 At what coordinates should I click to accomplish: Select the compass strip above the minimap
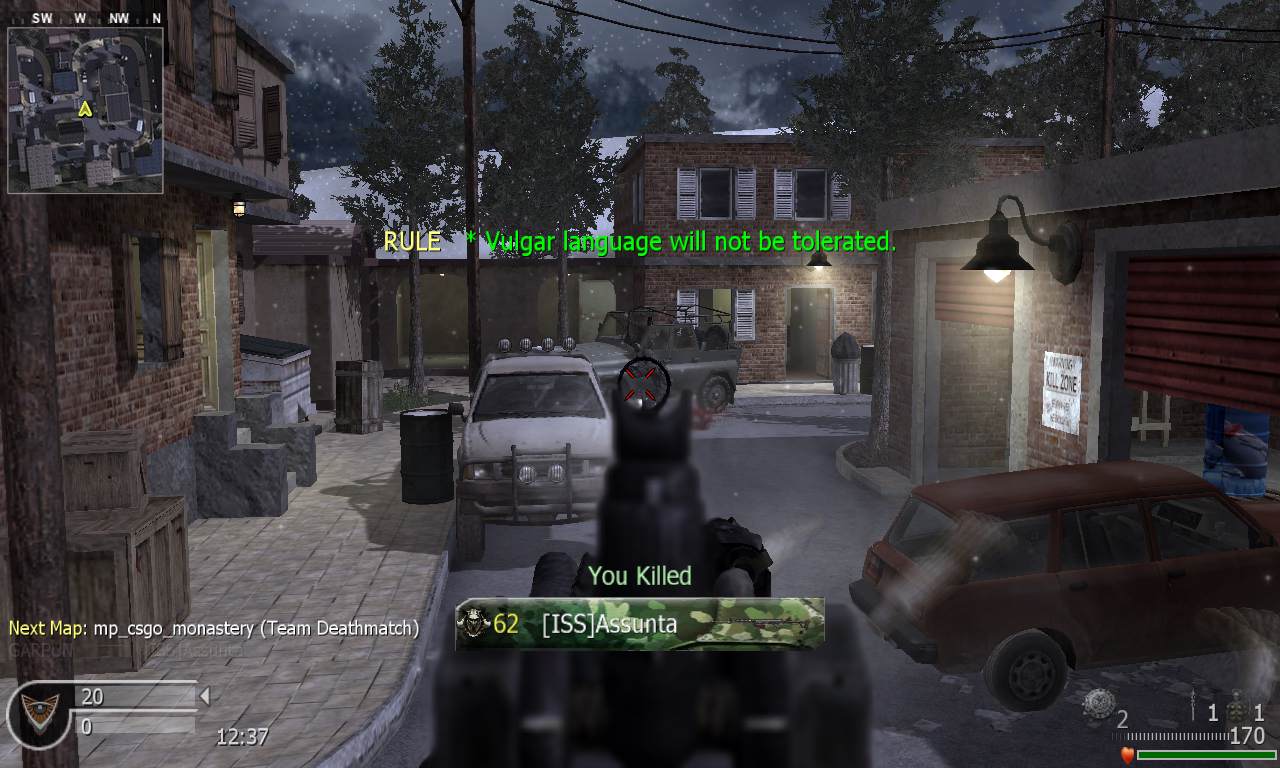(85, 18)
